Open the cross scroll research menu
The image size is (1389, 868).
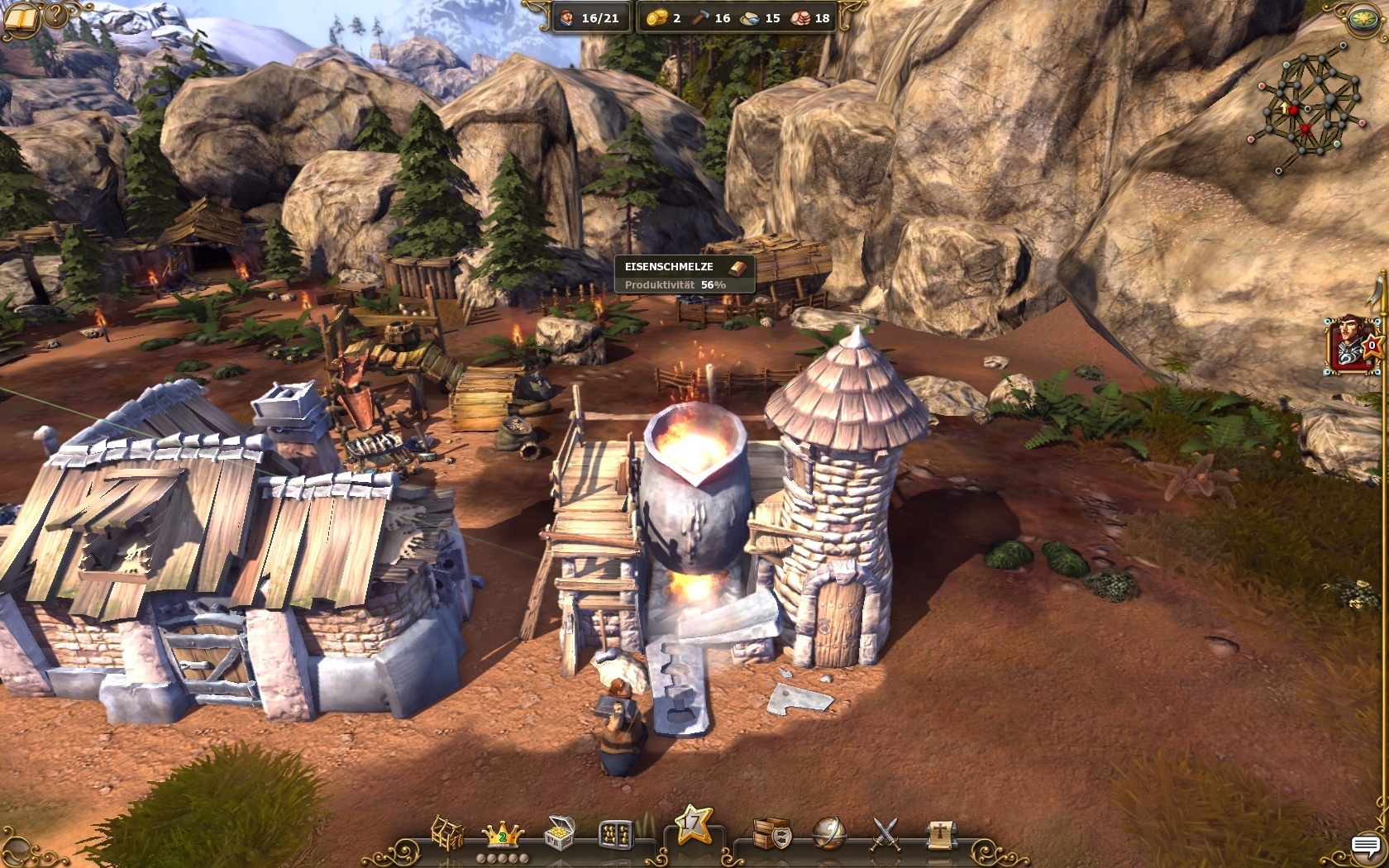(940, 833)
